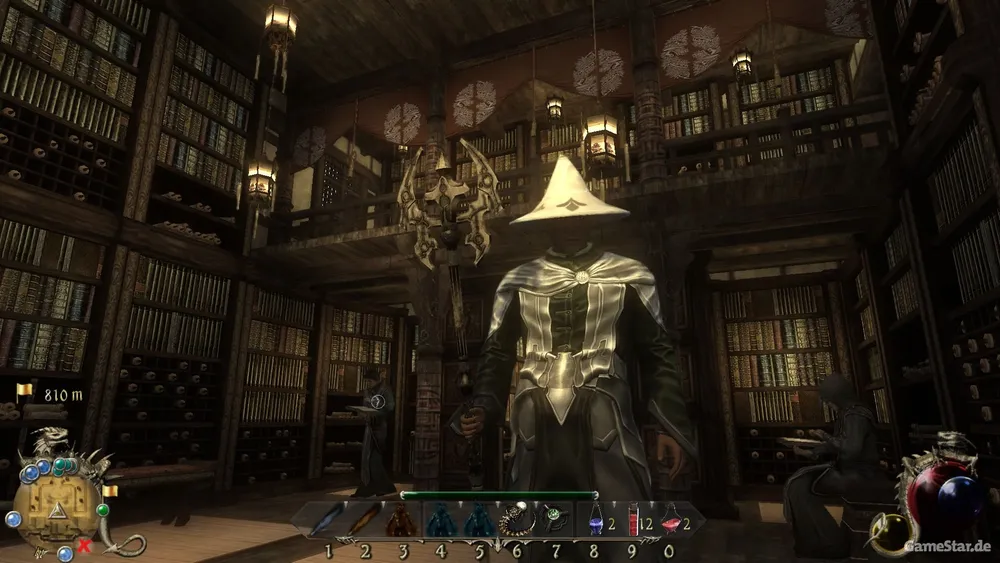Screen dimensions: 1000x563
Task: Select the orange blade in slot 2
Action: [364, 520]
